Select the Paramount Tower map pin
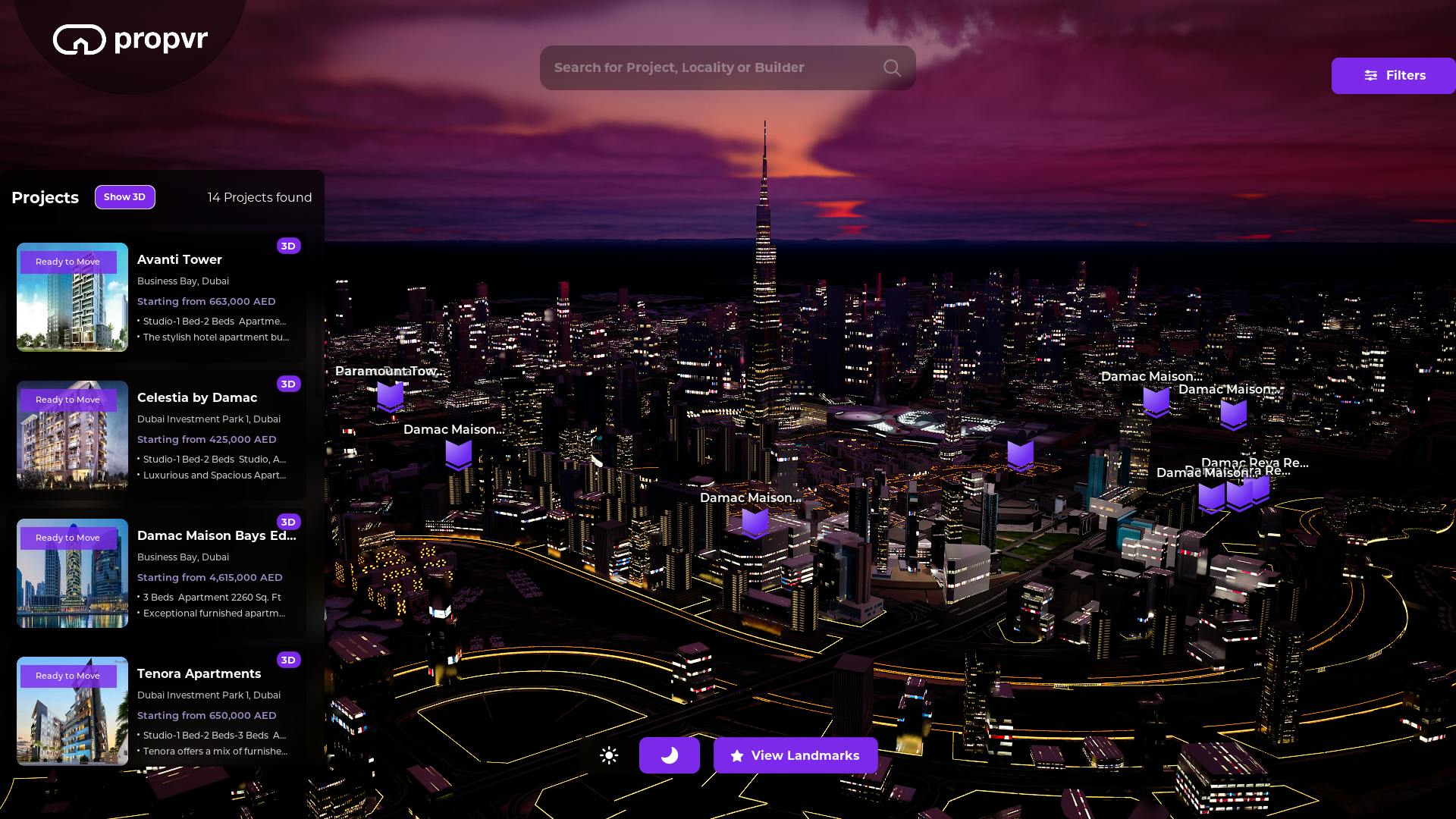Image resolution: width=1456 pixels, height=819 pixels. coord(391,397)
